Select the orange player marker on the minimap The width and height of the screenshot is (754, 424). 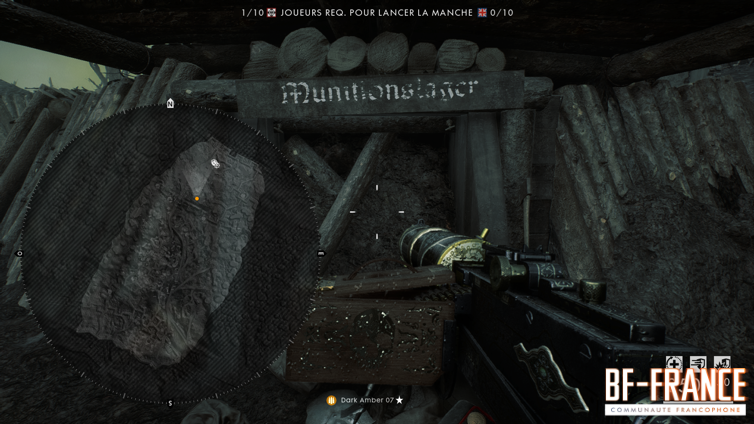[197, 199]
